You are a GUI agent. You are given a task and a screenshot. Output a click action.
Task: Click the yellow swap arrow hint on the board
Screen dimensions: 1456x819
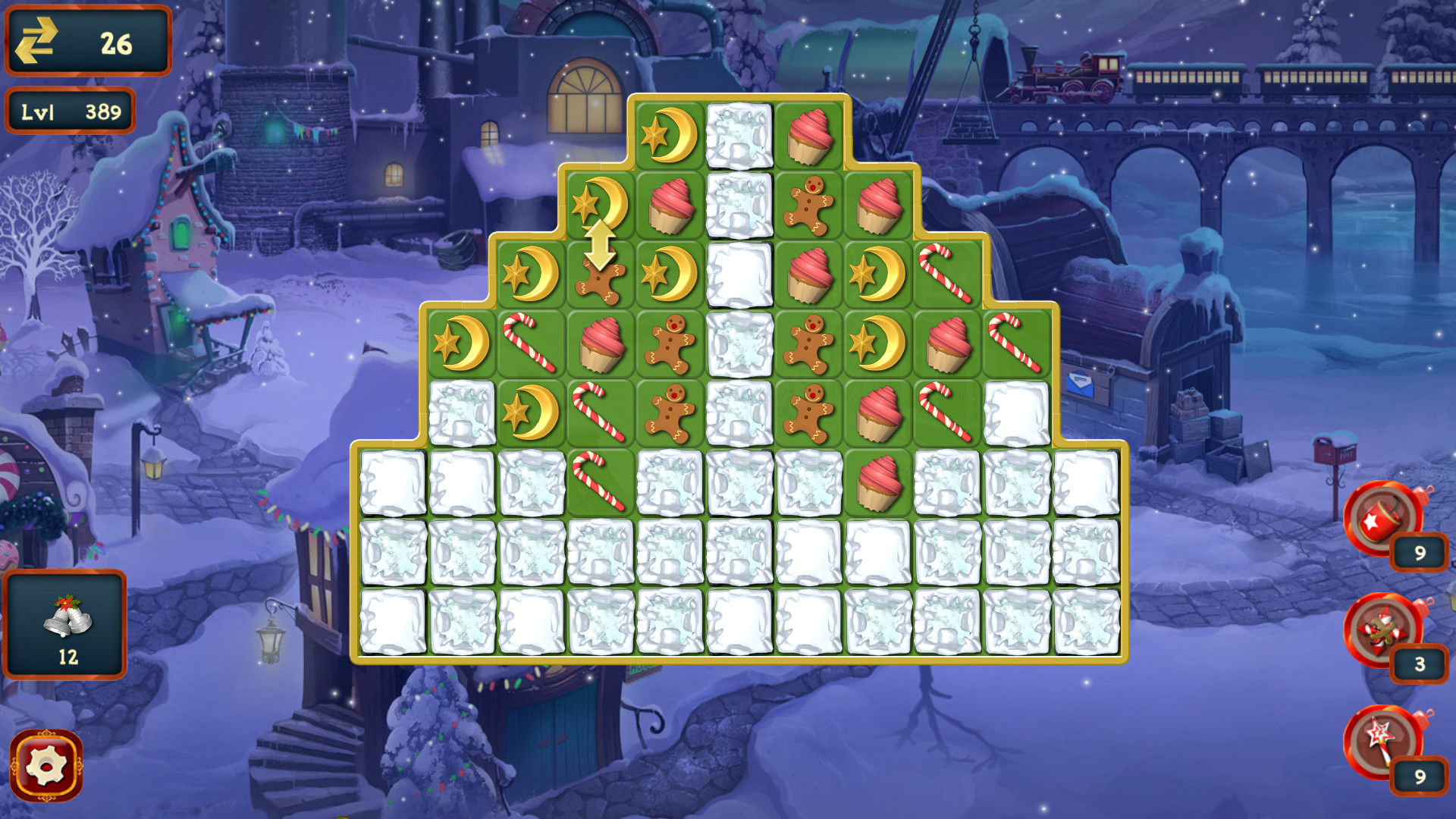click(x=599, y=243)
